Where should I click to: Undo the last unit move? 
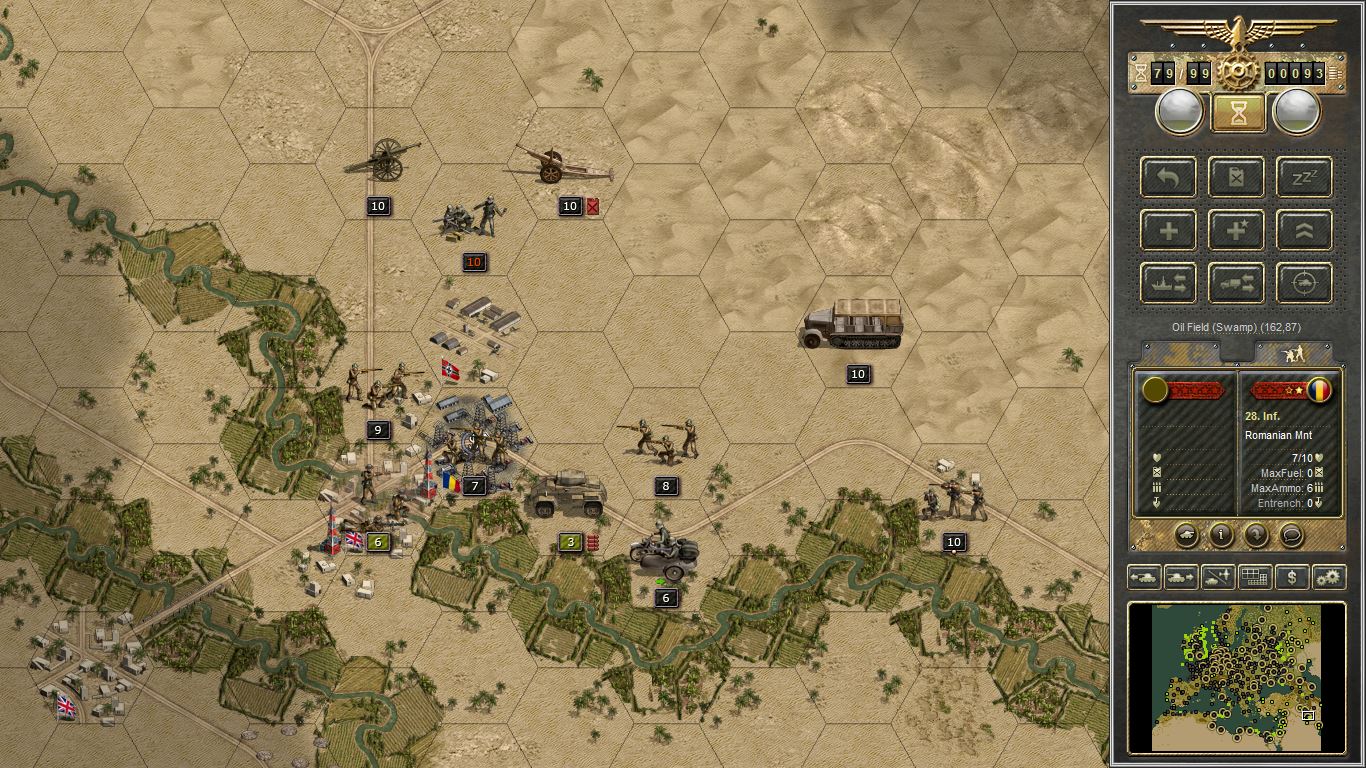pyautogui.click(x=1167, y=178)
